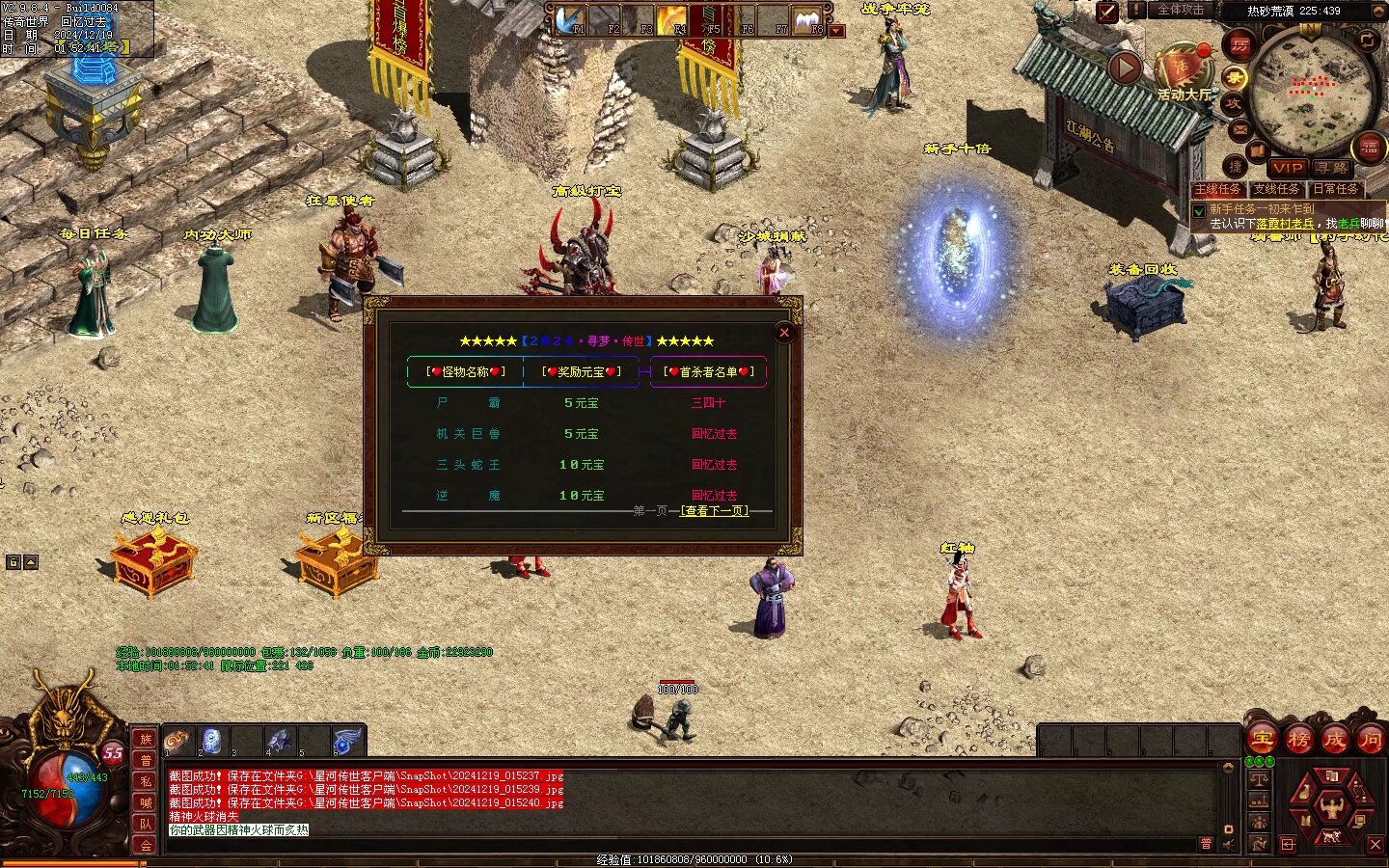
Task: Select the 队 team chat channel
Action: [x=146, y=824]
